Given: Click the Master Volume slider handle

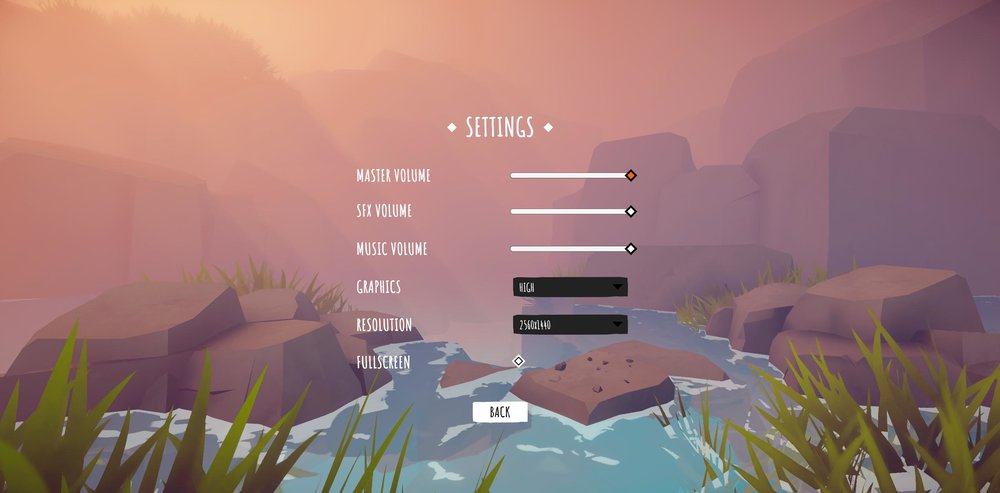Looking at the screenshot, I should [631, 175].
